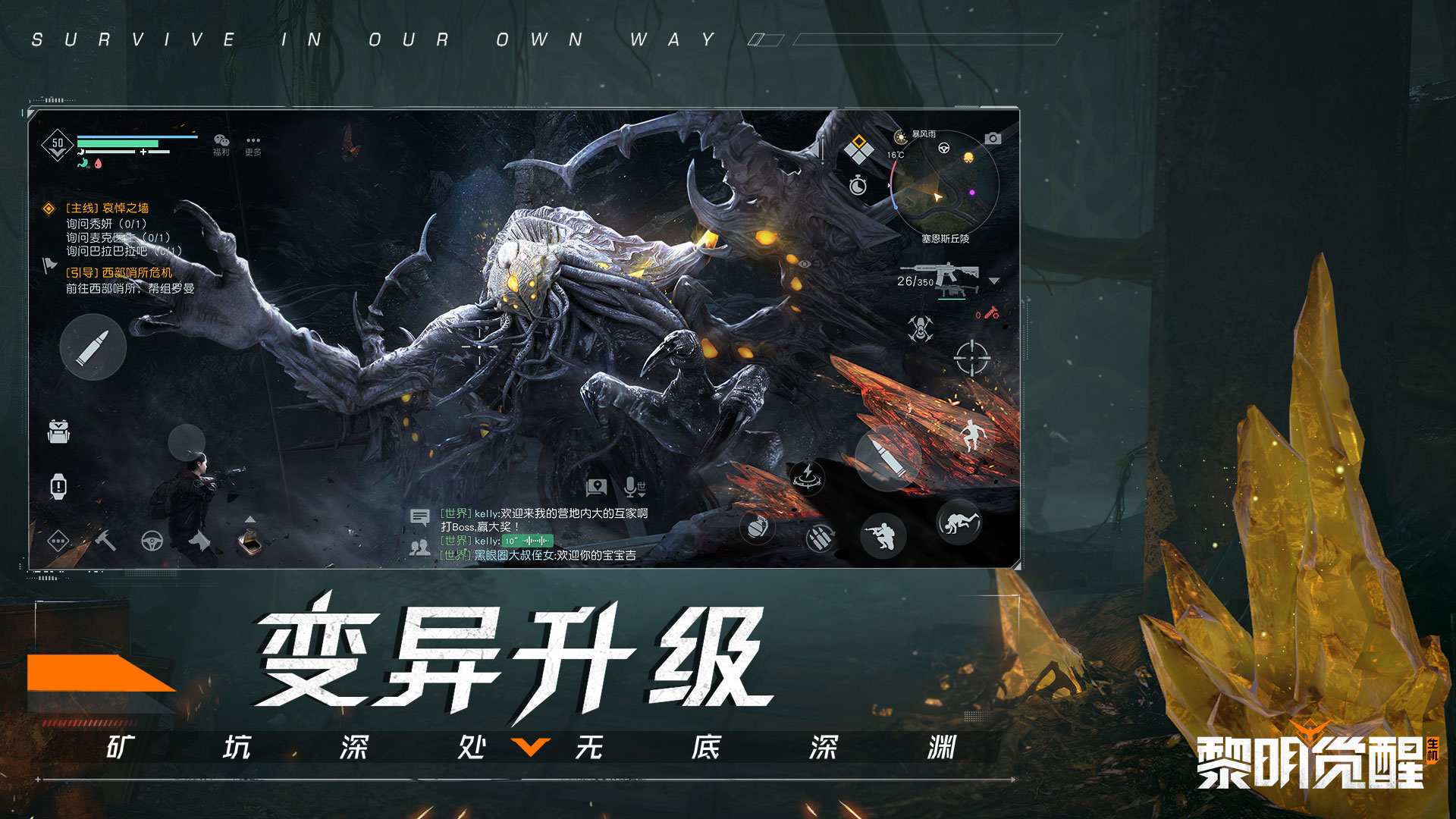Image resolution: width=1456 pixels, height=819 pixels.
Task: Take a screenshot with the camera icon
Action: (x=993, y=137)
